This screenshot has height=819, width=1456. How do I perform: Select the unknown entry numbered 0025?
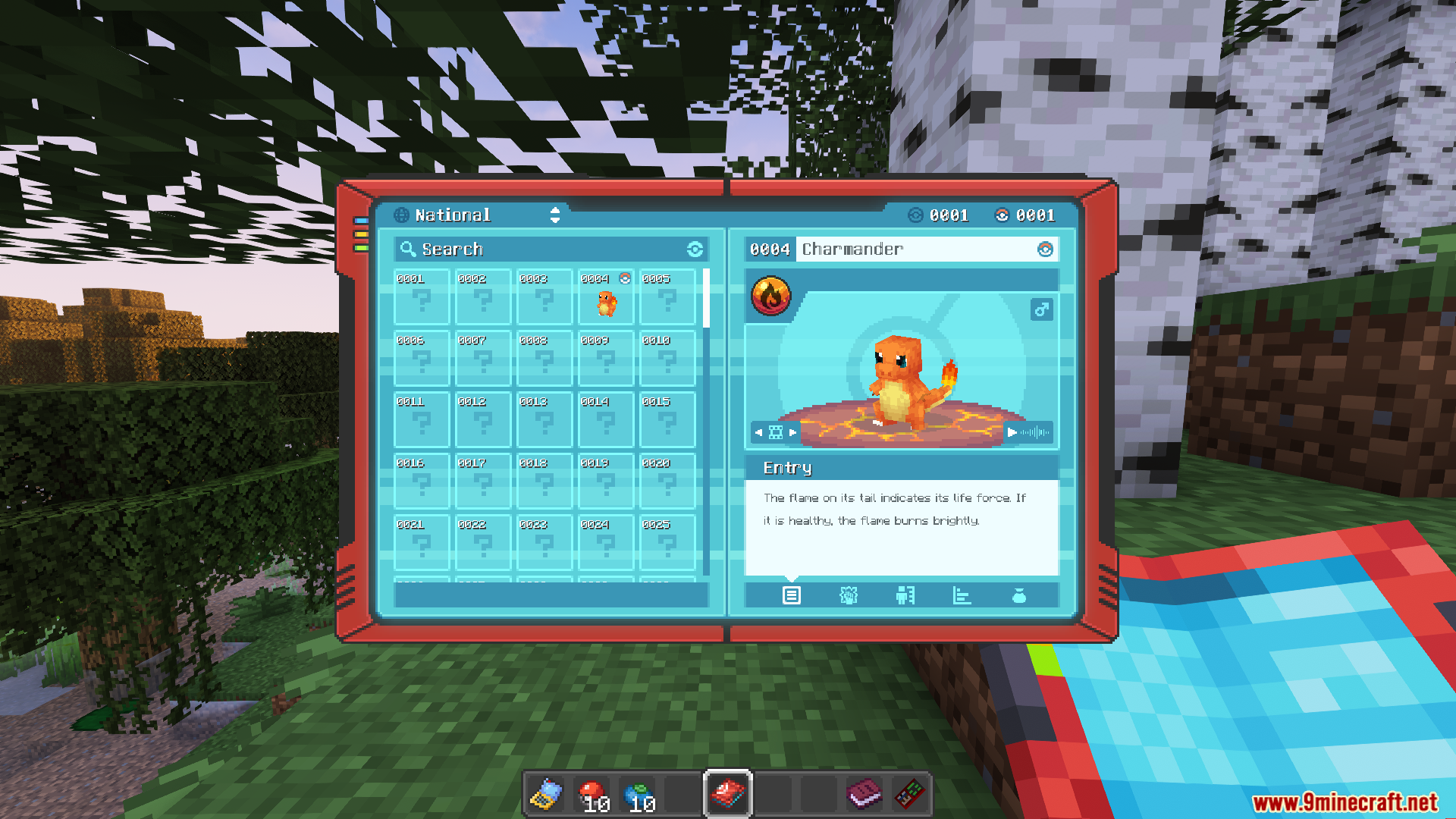[x=667, y=543]
